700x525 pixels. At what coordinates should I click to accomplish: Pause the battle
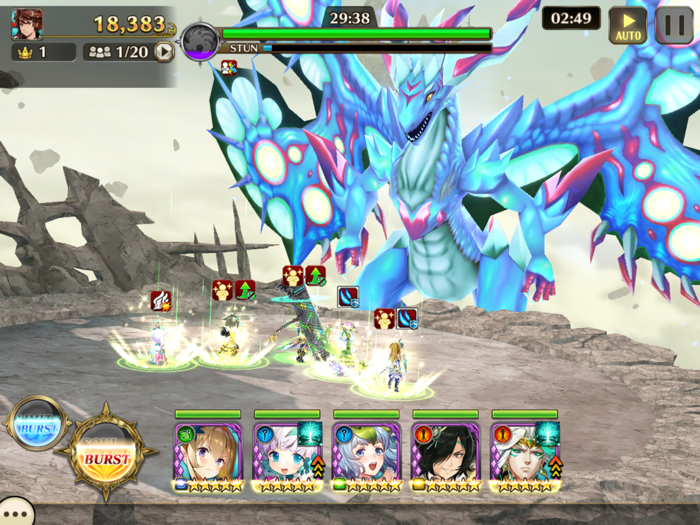click(x=675, y=25)
